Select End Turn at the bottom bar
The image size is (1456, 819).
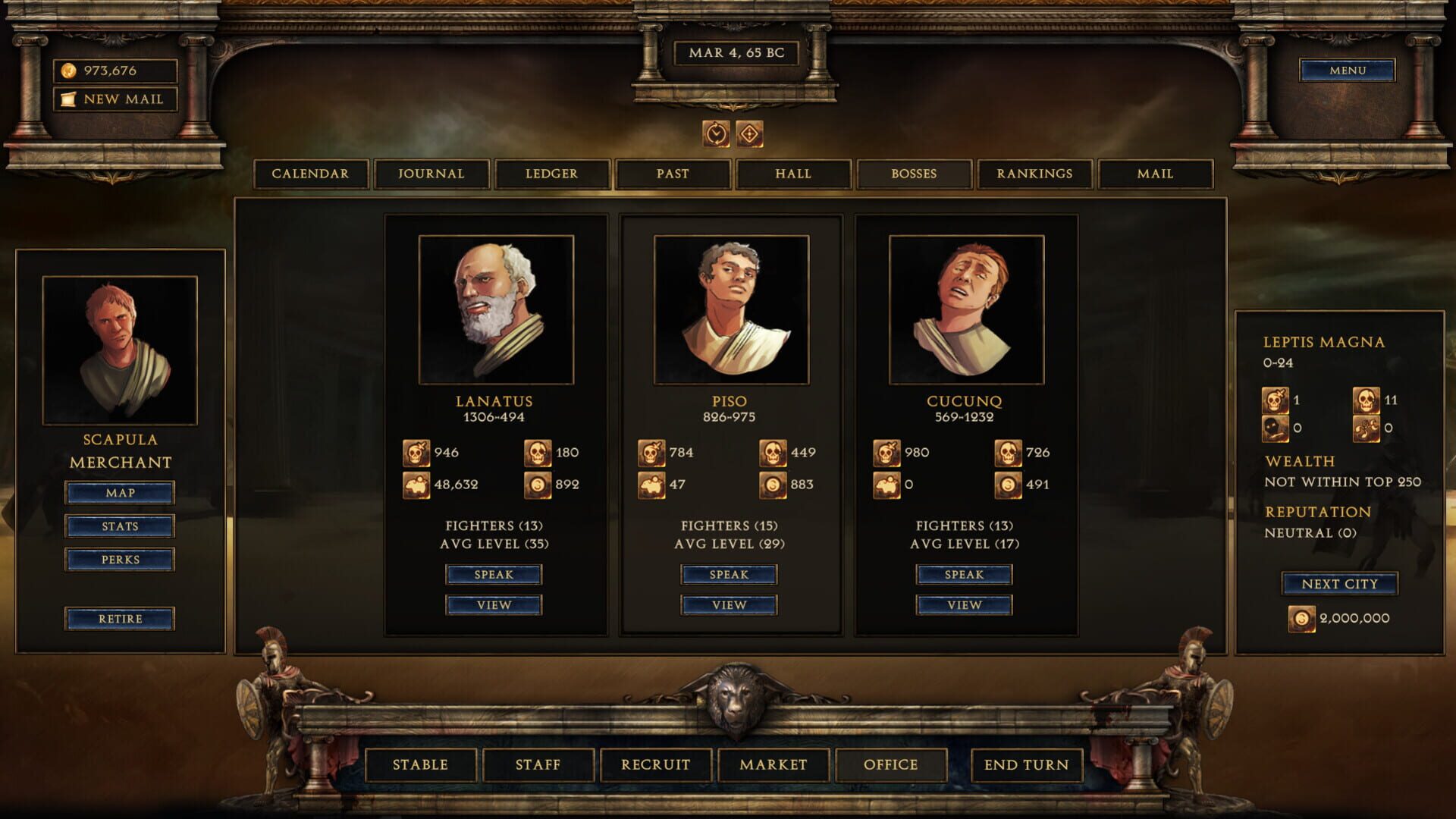[x=1026, y=765]
